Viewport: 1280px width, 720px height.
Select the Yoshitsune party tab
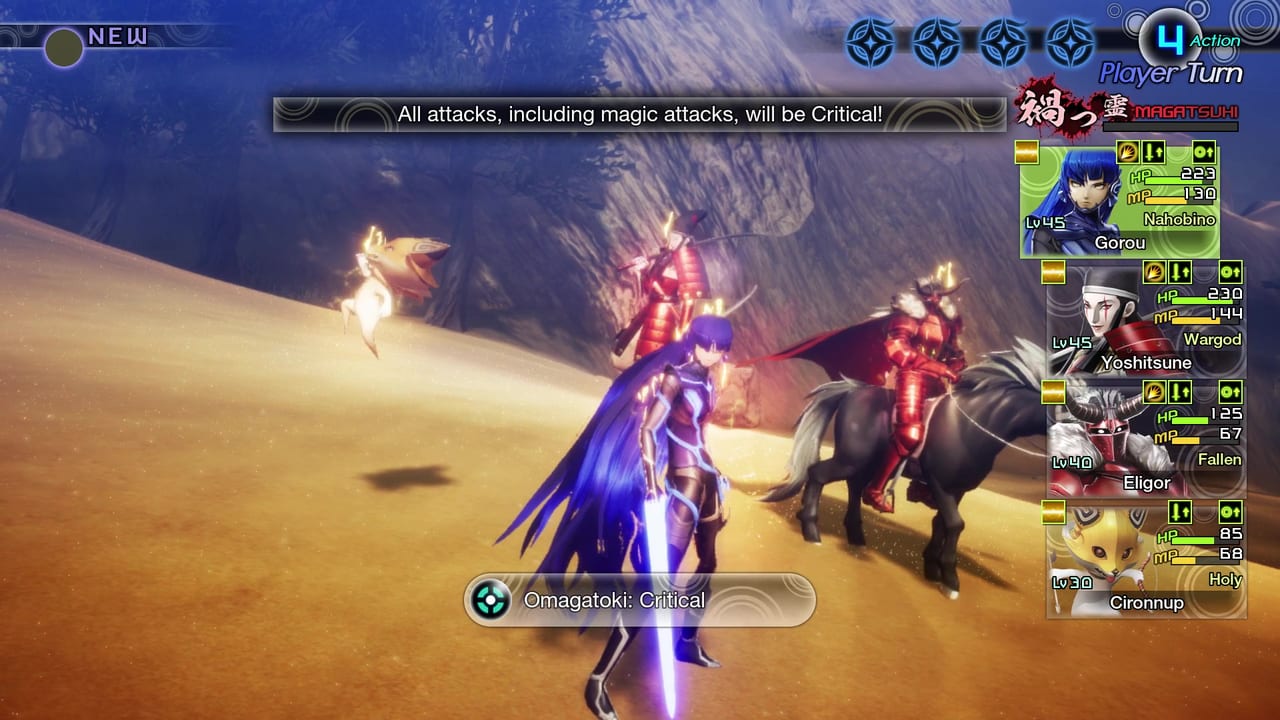pos(1145,320)
